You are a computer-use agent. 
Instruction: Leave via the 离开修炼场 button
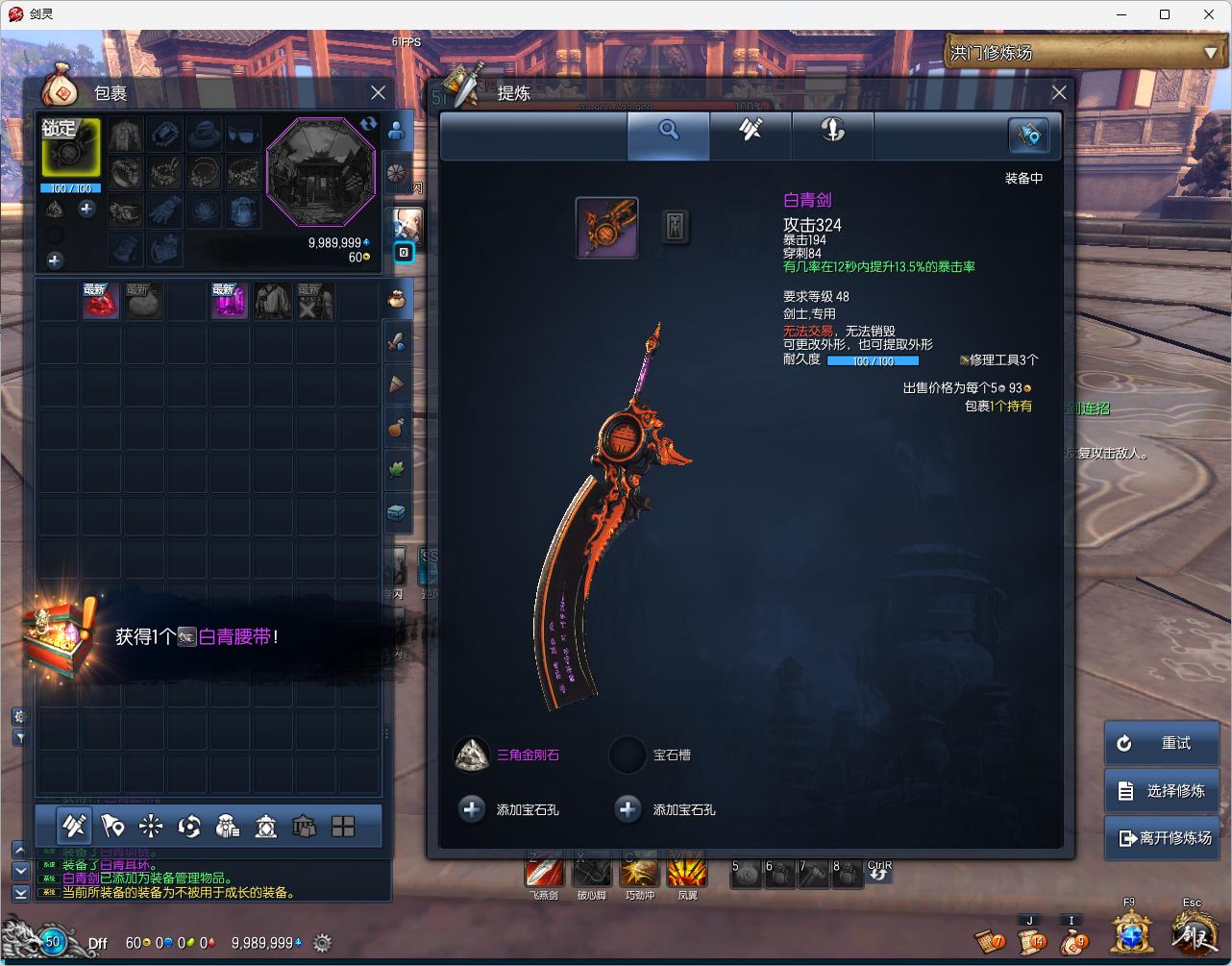(x=1162, y=837)
